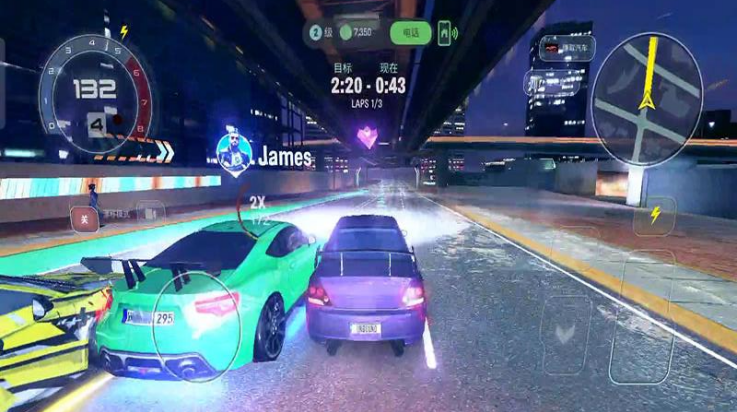737x412 pixels.
Task: Open the smartphone icon beside the call button
Action: pos(446,33)
